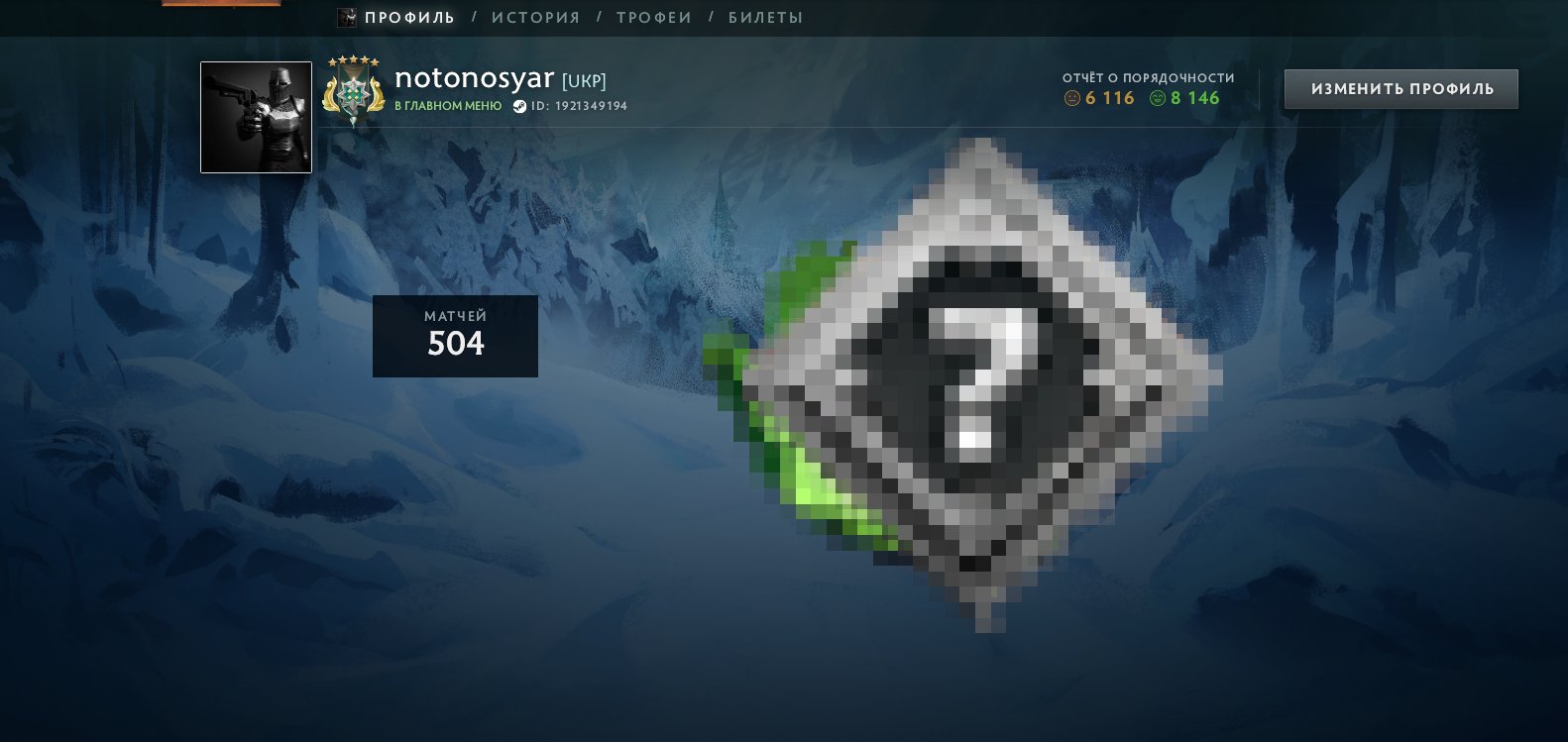Click the player avatar portrait
Screen dimensions: 1568x742
(x=256, y=117)
